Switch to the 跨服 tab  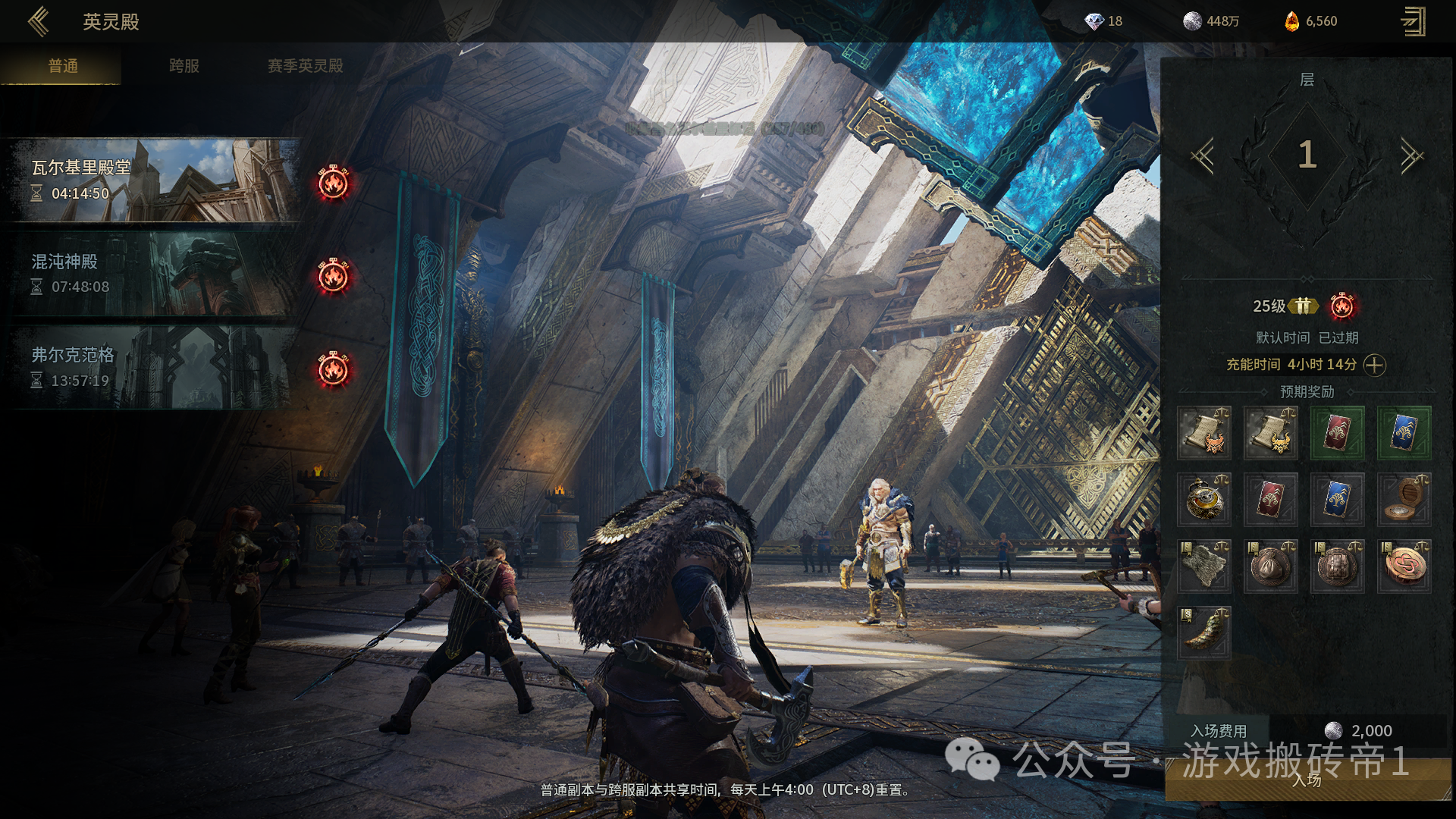click(x=184, y=66)
